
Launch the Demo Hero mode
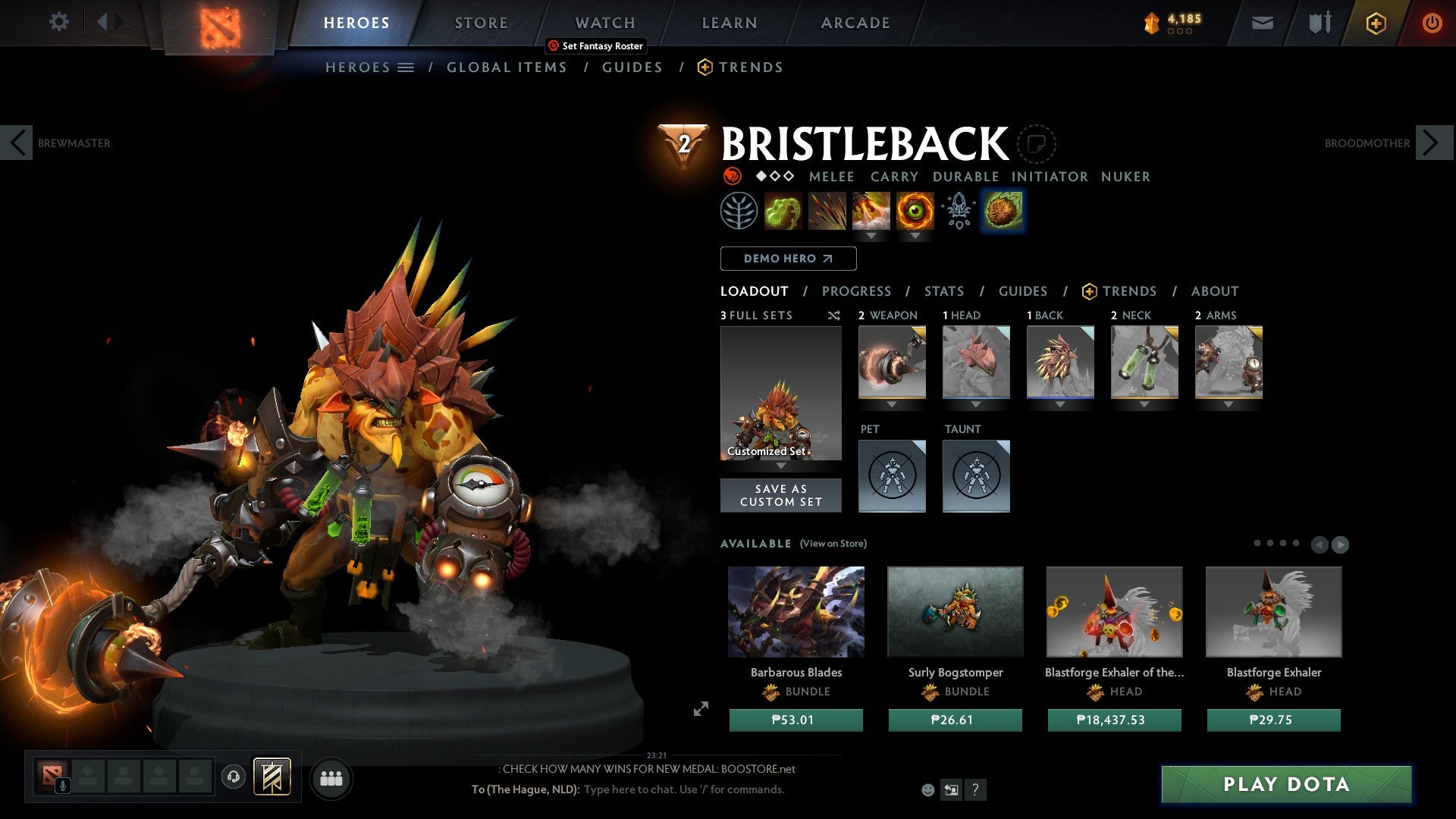click(x=788, y=259)
